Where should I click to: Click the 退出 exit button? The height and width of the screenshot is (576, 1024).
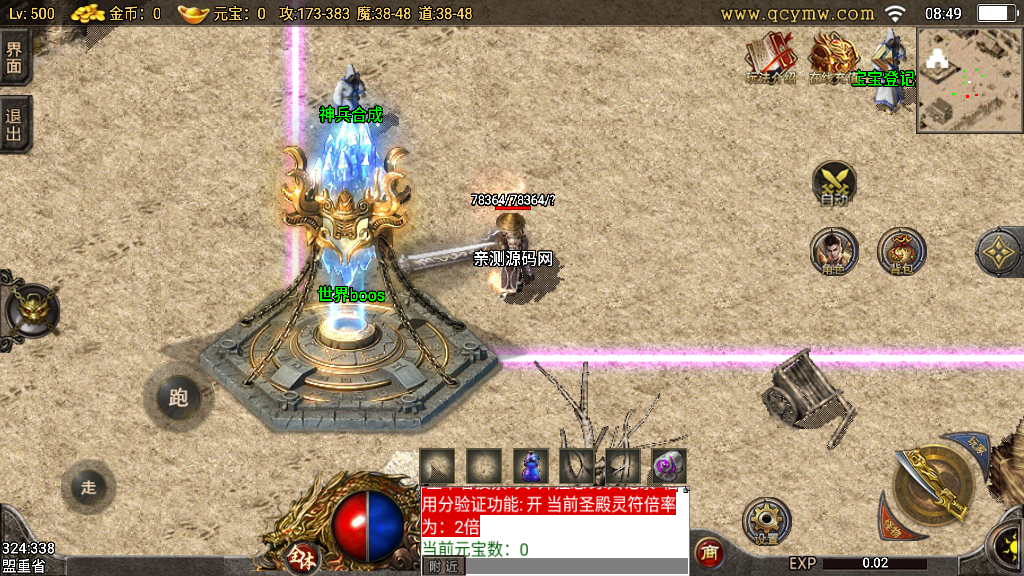[14, 126]
